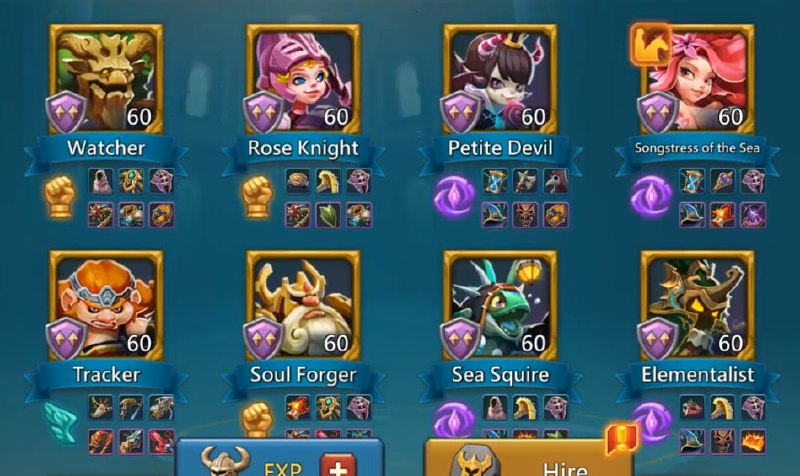Image resolution: width=800 pixels, height=476 pixels.
Task: Tap the orange flexing arm badge on Songstress
Action: (x=648, y=43)
